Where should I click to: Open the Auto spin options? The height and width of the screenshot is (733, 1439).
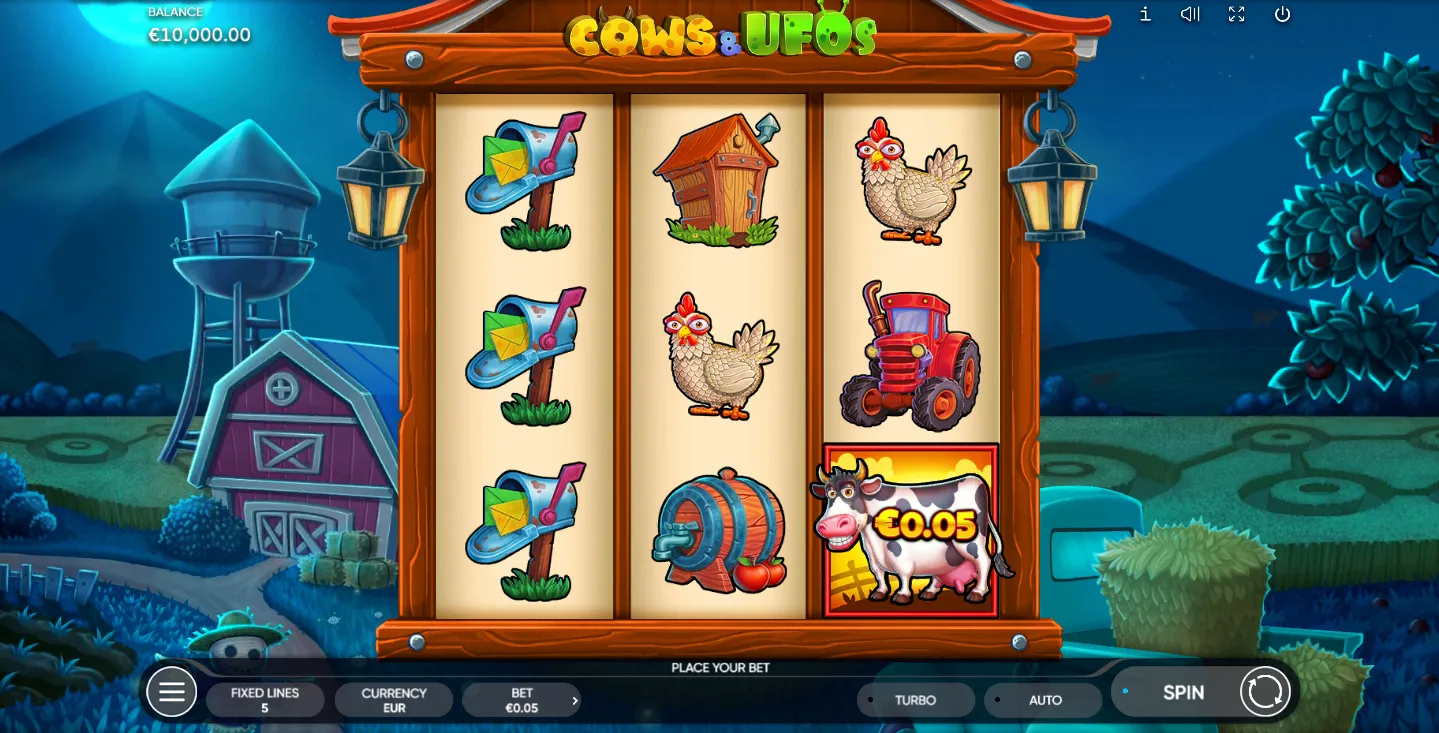point(1044,700)
